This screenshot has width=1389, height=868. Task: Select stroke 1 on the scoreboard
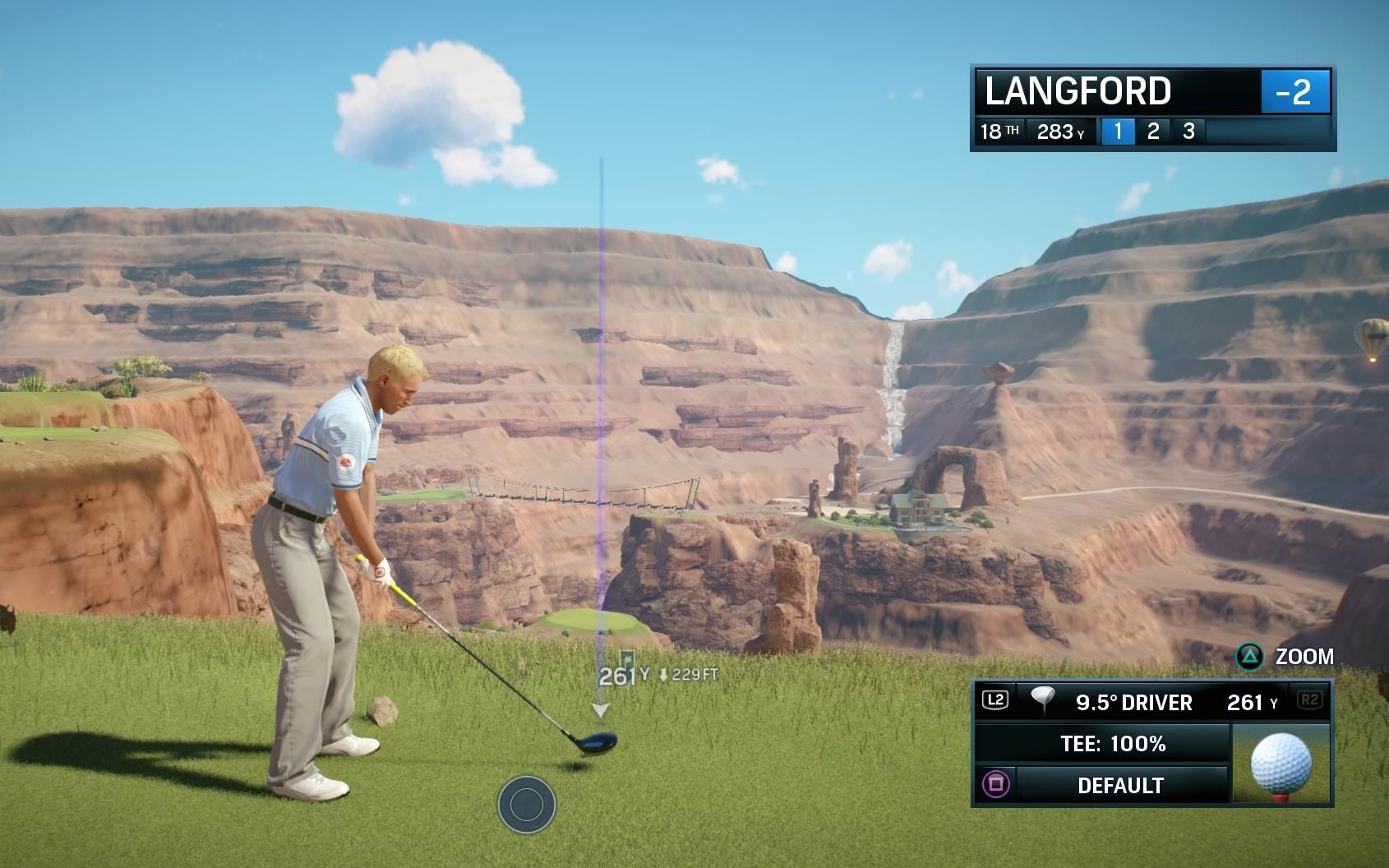click(x=1117, y=132)
